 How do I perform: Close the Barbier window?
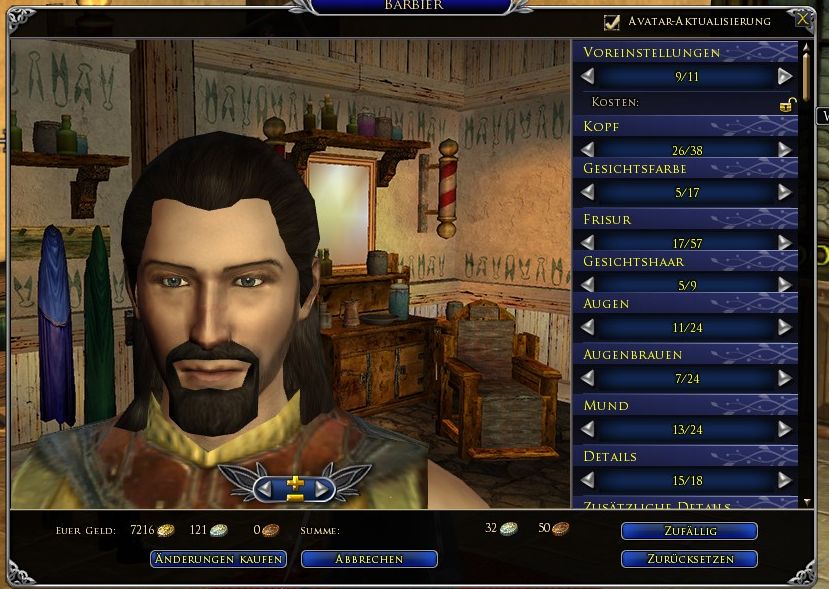(802, 18)
